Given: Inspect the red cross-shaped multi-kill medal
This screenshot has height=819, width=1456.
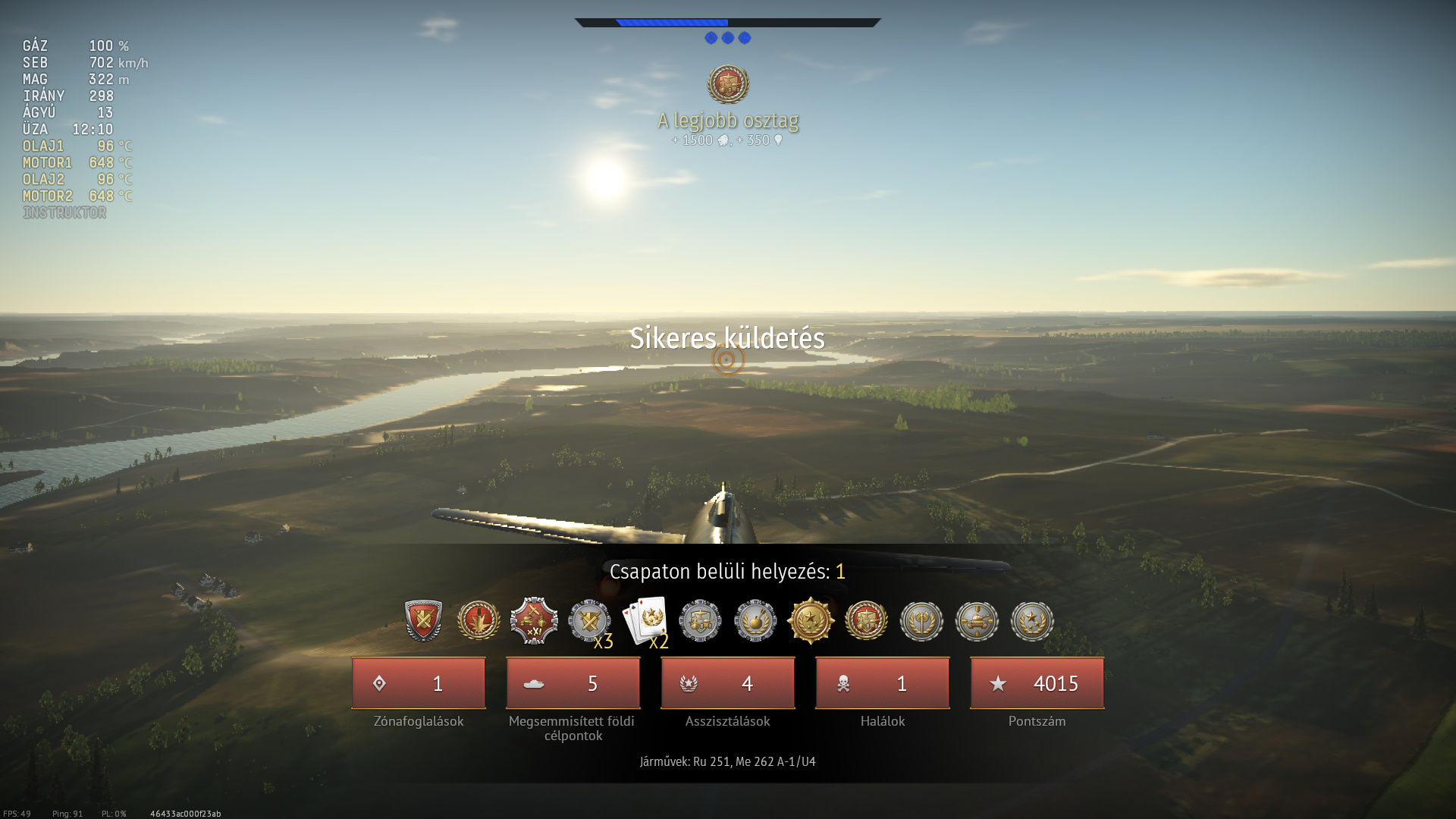Looking at the screenshot, I should point(534,620).
